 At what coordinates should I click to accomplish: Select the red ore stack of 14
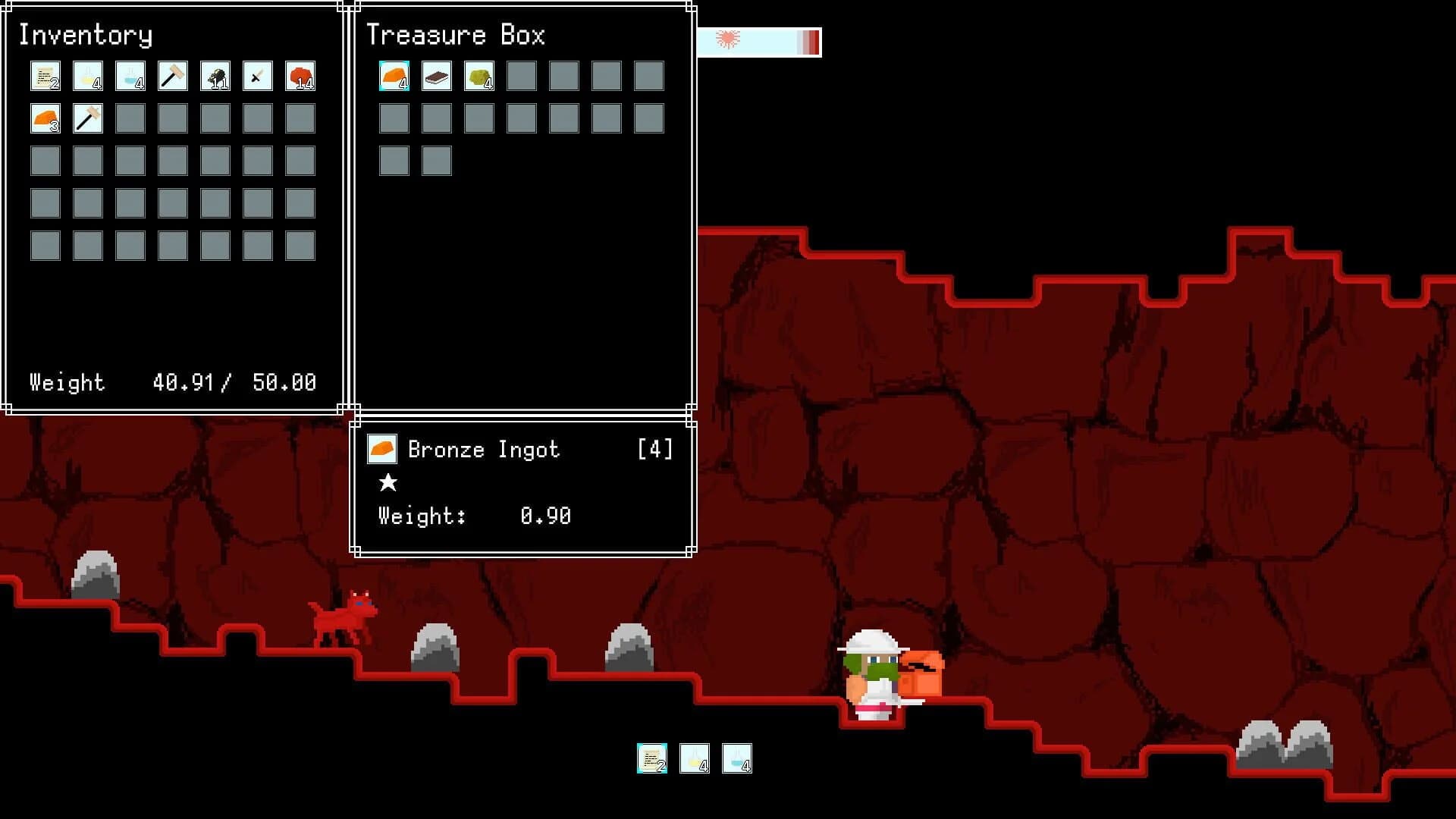[x=300, y=76]
